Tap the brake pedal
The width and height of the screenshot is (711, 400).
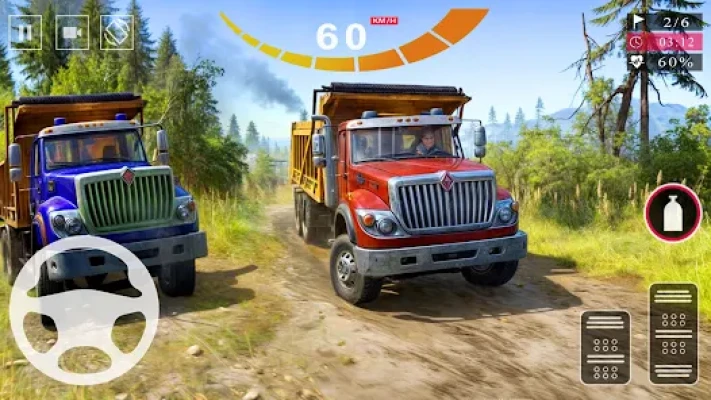coord(605,347)
